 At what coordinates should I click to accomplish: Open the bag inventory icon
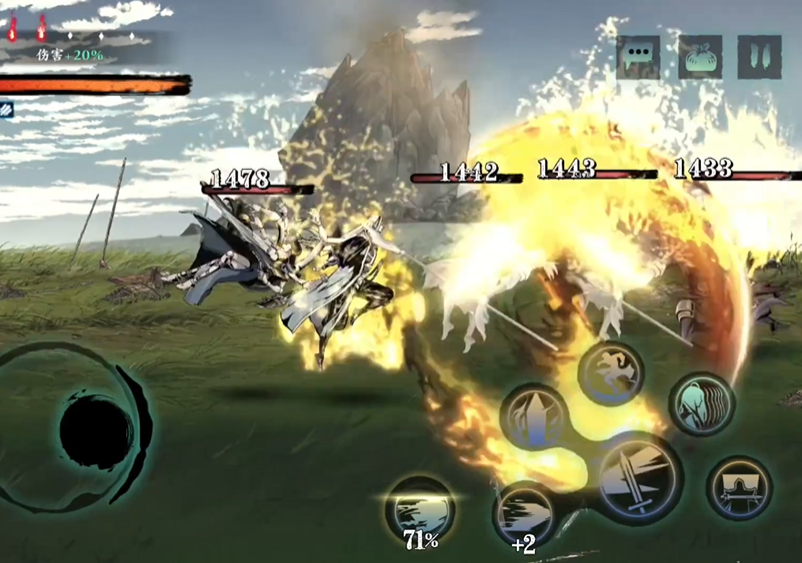pos(700,57)
